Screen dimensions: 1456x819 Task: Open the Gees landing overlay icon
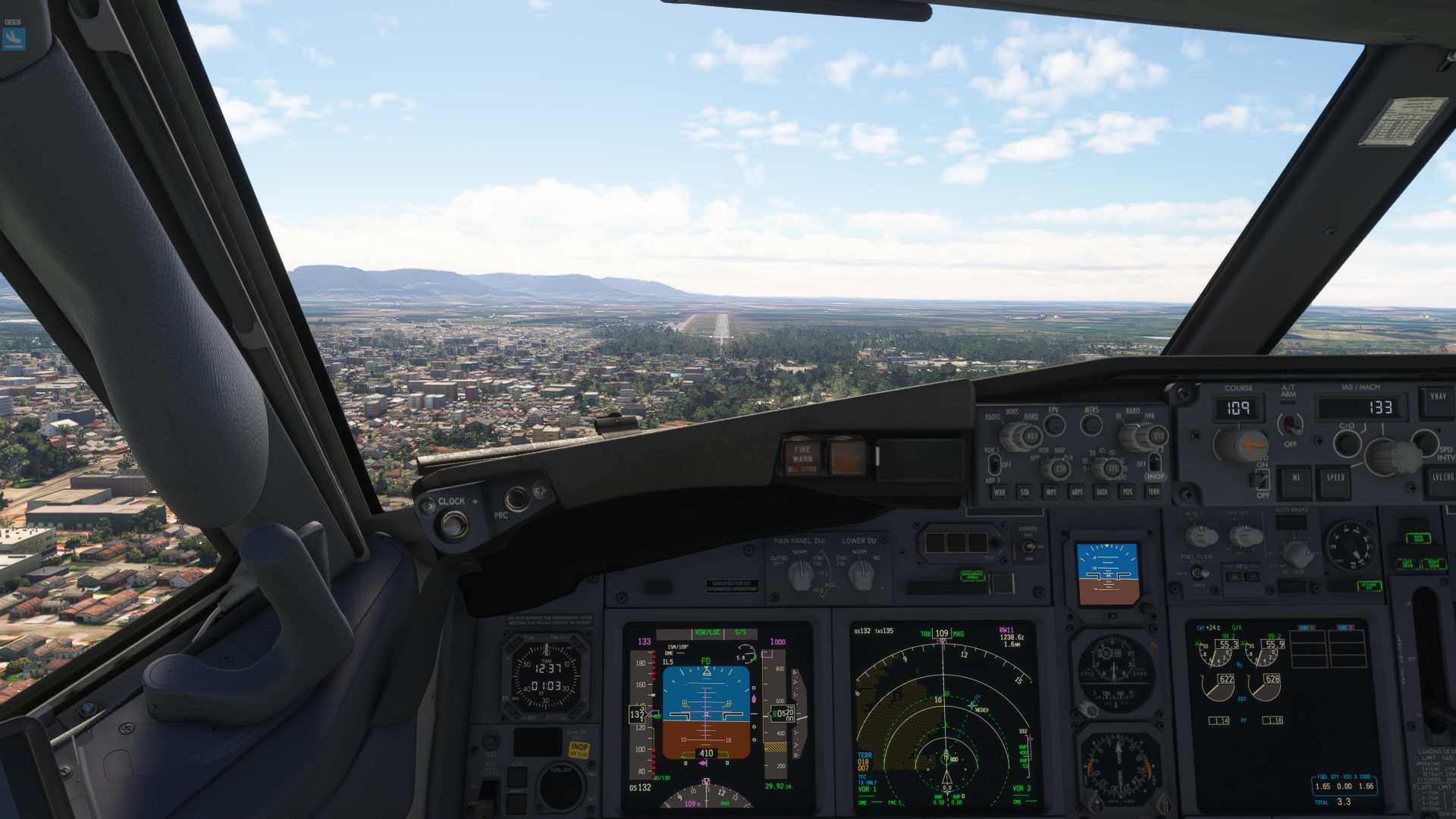14,38
